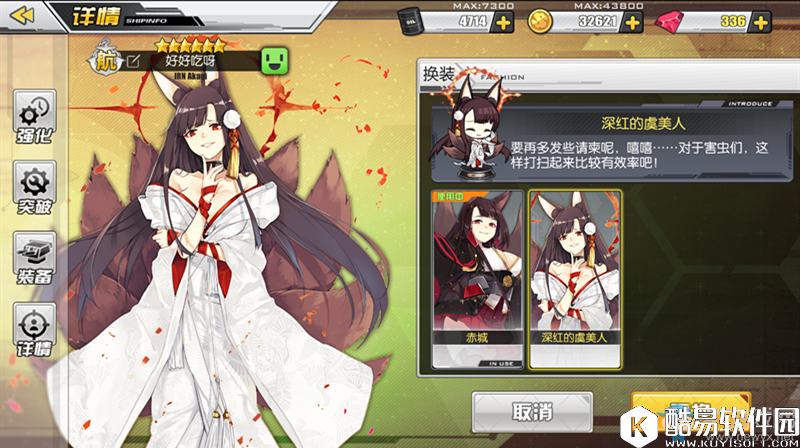Viewport: 800px width, 448px height.
Task: Open the 装备 equipment tab
Action: coord(36,260)
